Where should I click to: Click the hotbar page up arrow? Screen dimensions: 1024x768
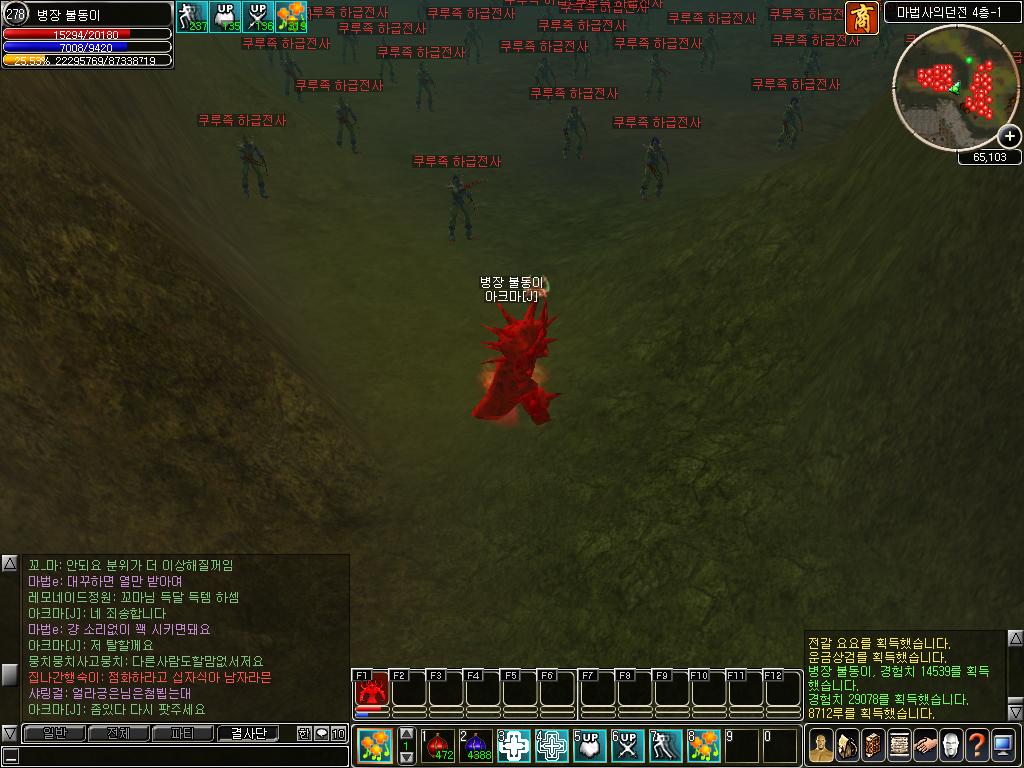pyautogui.click(x=406, y=734)
